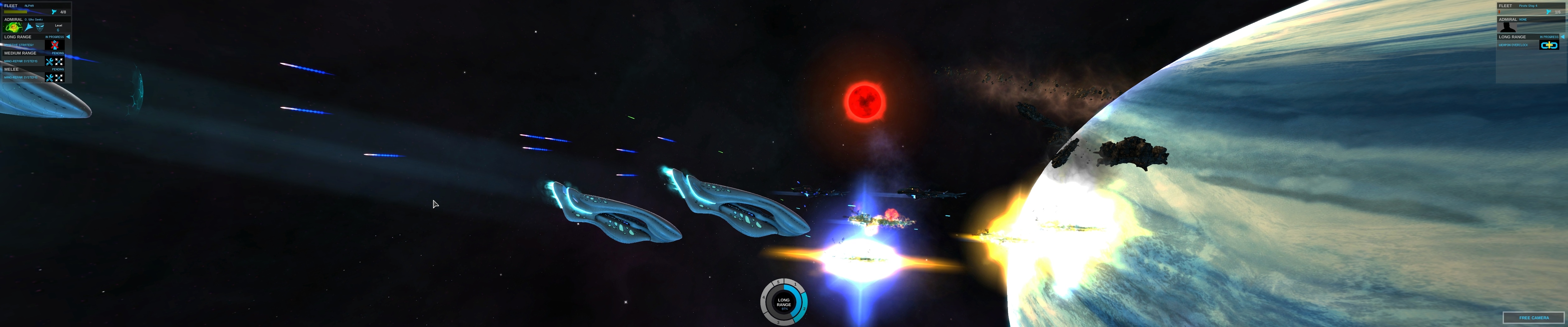Select the admiral's blue ship trait icon
The width and height of the screenshot is (1568, 327).
point(28,27)
